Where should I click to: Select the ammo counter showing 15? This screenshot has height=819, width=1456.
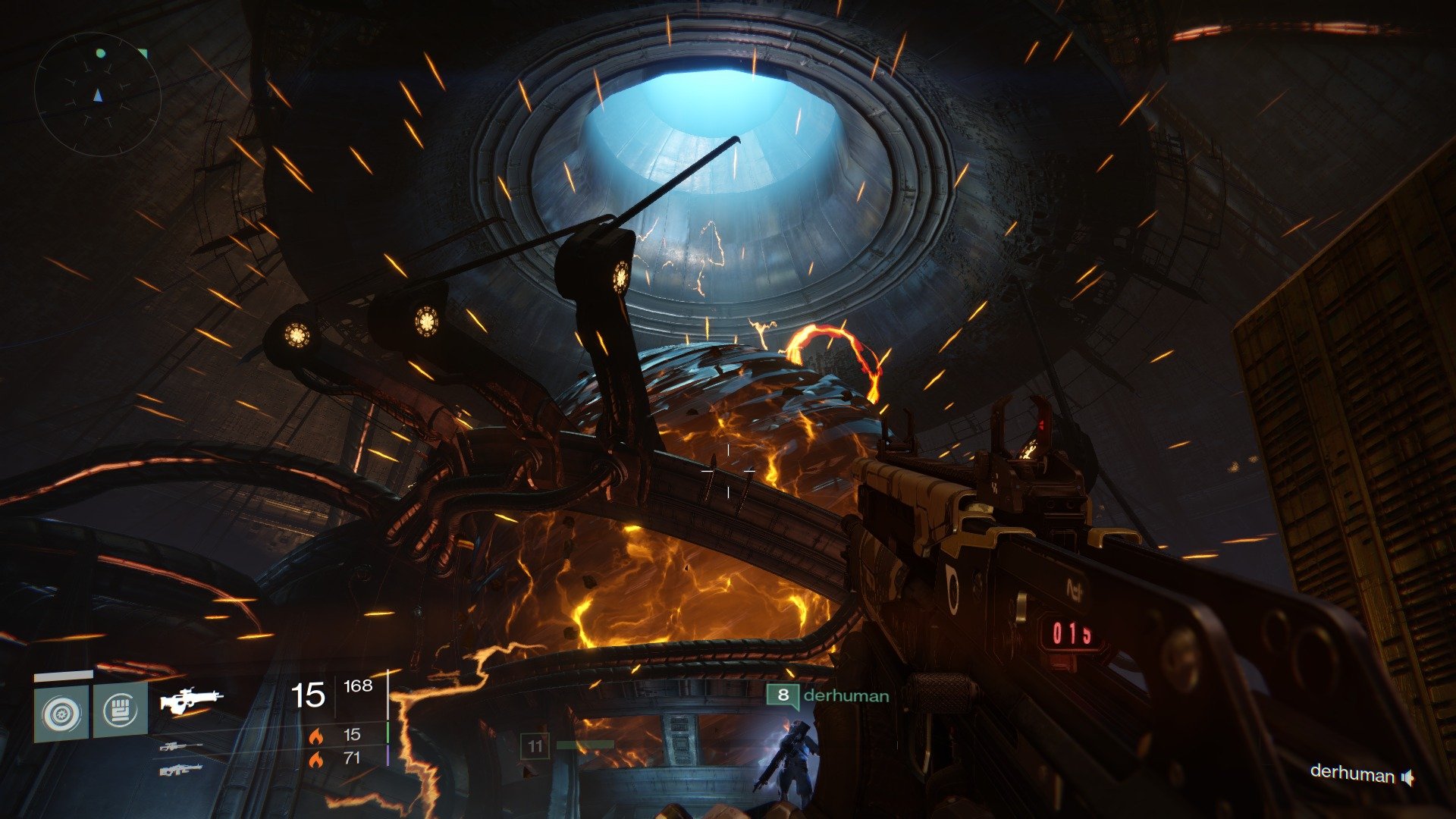click(x=307, y=695)
